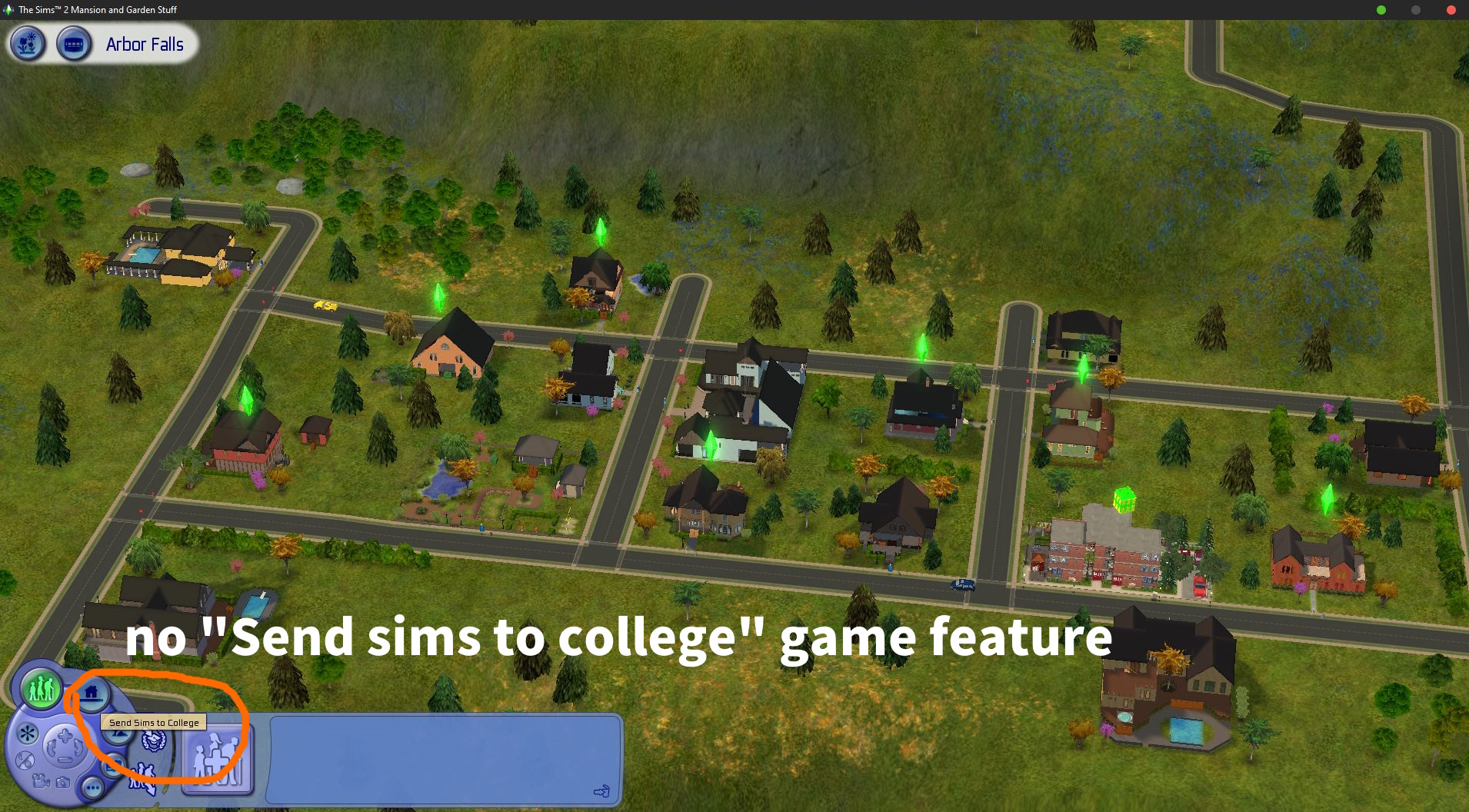Click the graduation cap university icon

coord(154,742)
